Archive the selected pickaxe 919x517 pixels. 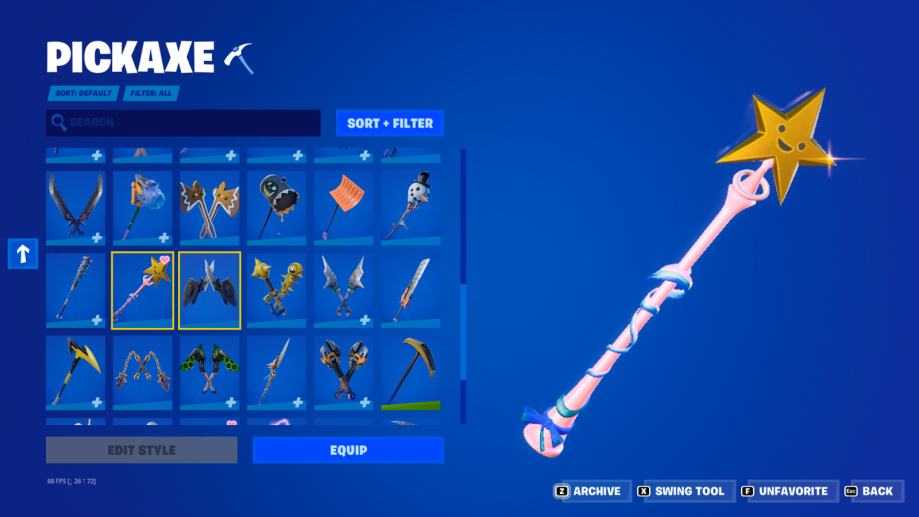588,491
